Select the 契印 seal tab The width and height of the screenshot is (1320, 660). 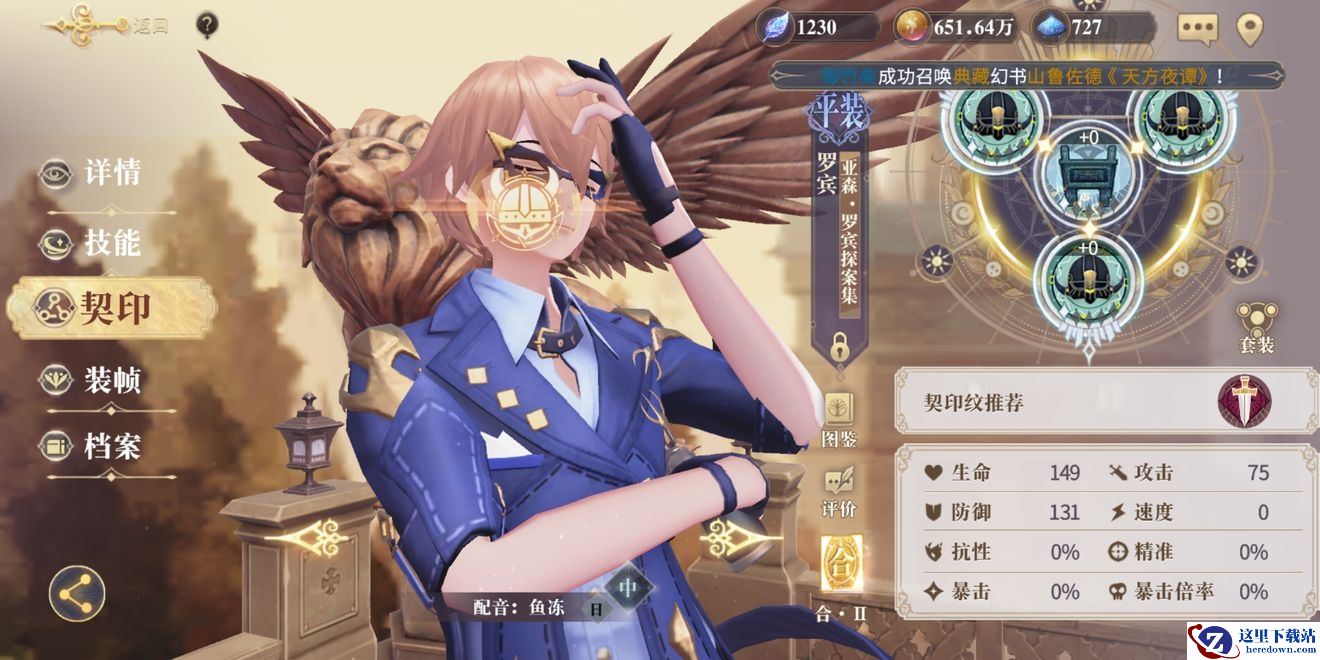[x=110, y=307]
